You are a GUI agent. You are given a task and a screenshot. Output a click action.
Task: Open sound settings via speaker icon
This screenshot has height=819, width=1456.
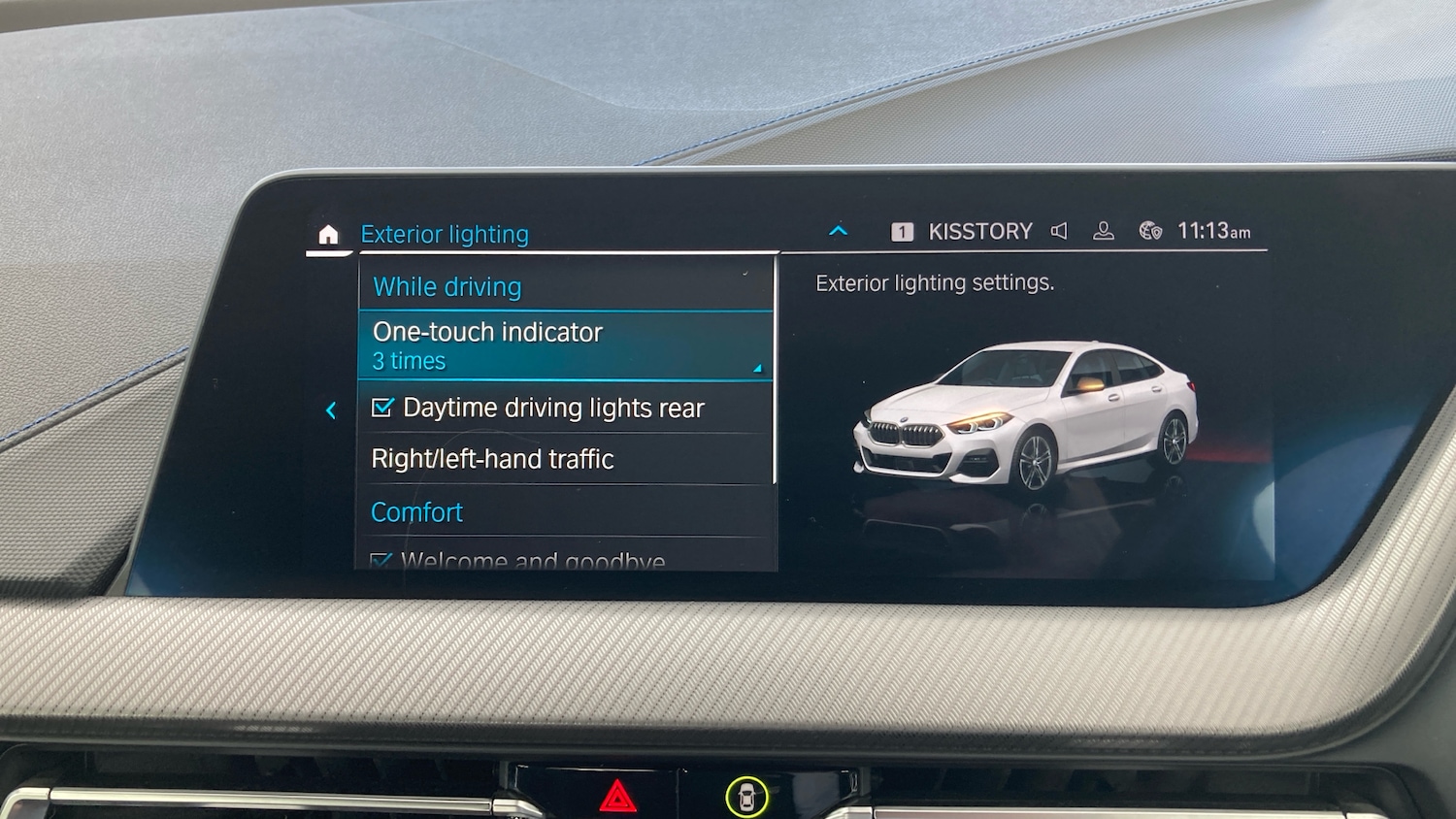(1059, 230)
